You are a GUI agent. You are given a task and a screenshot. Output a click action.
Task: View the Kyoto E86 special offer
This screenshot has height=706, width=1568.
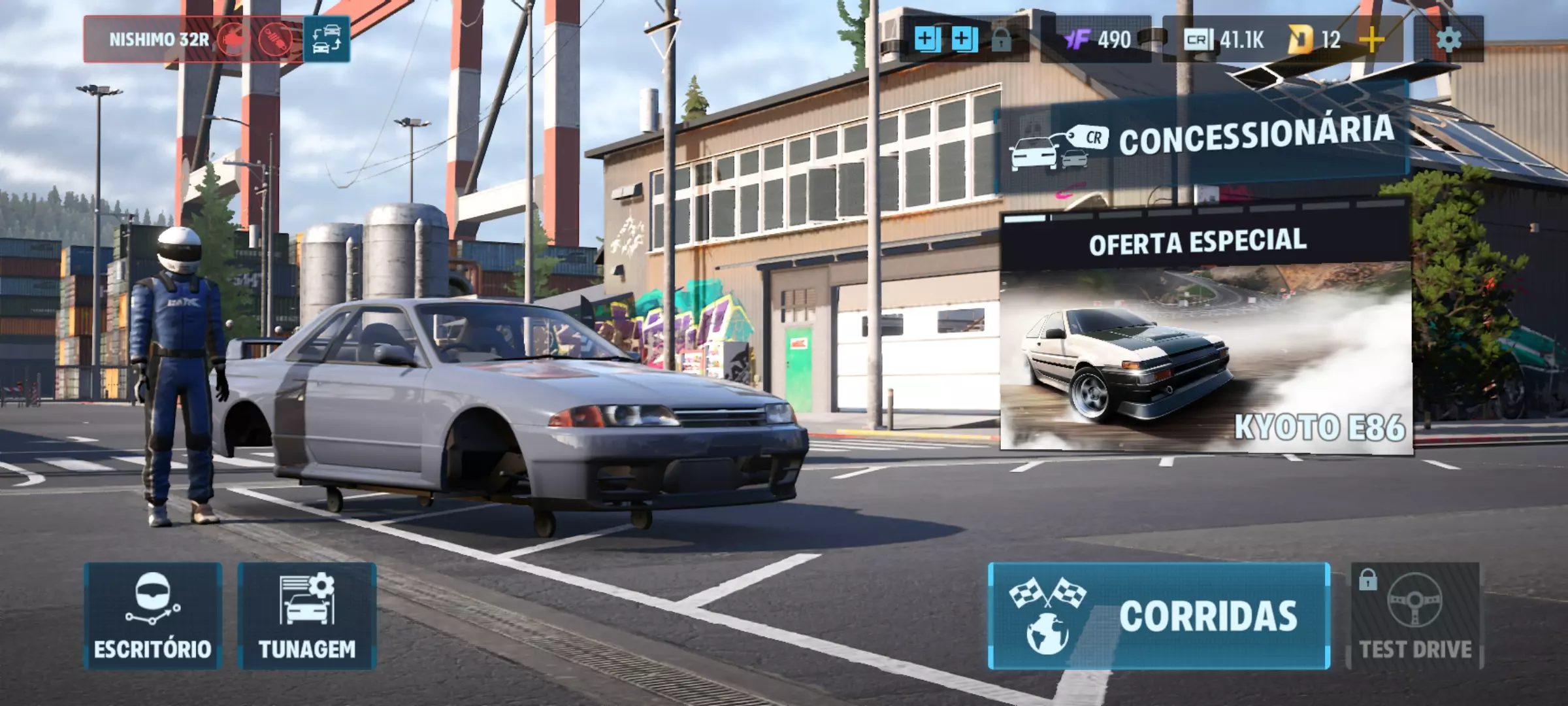(1205, 340)
